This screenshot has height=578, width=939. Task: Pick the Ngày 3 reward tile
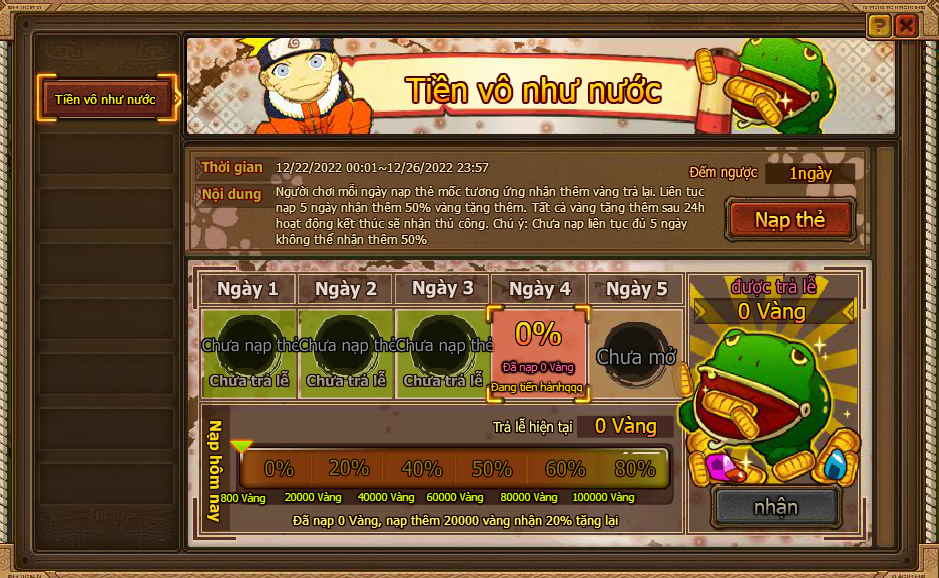tap(442, 354)
